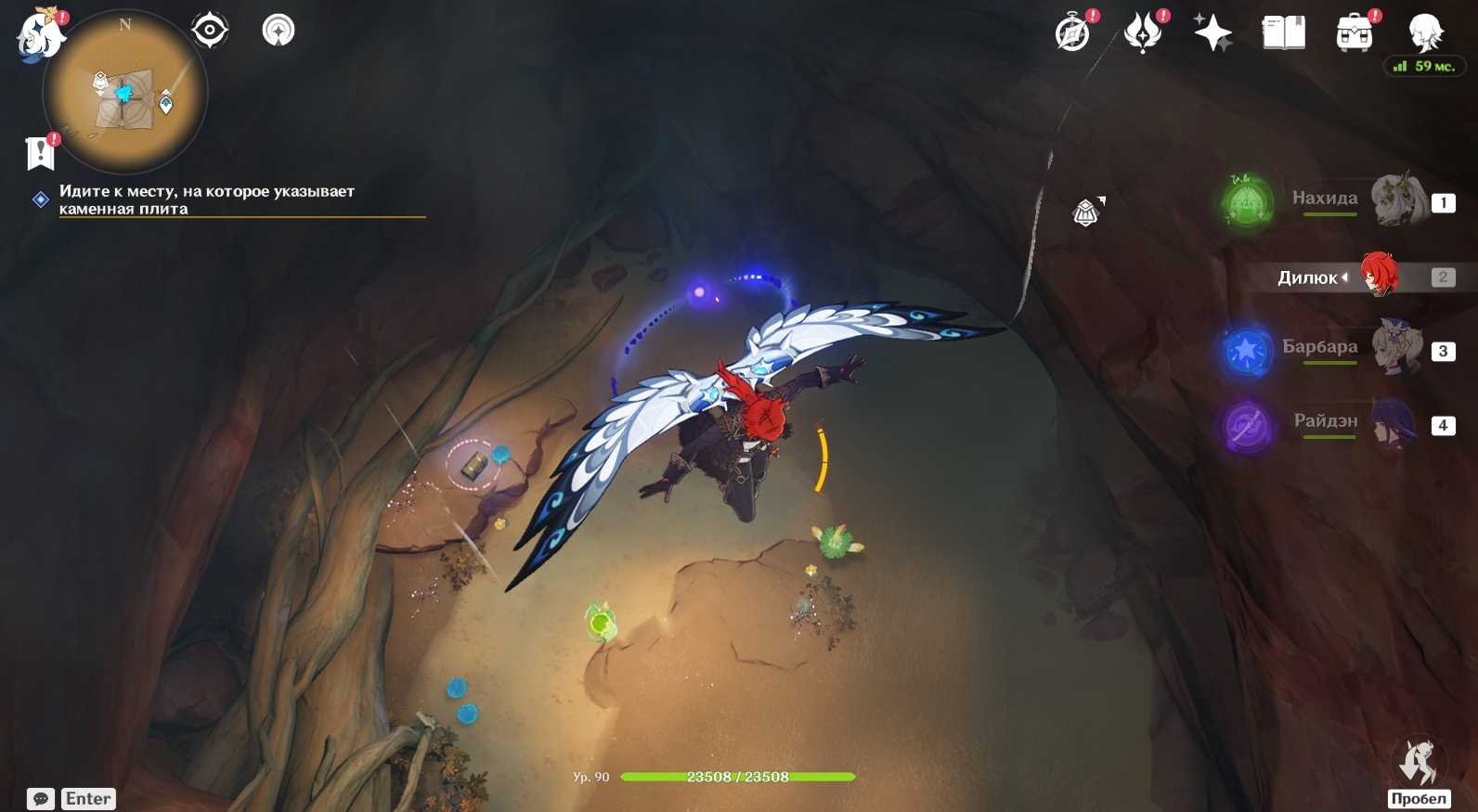This screenshot has width=1478, height=812.
Task: Open the Paimon menu icon
Action: click(x=40, y=35)
